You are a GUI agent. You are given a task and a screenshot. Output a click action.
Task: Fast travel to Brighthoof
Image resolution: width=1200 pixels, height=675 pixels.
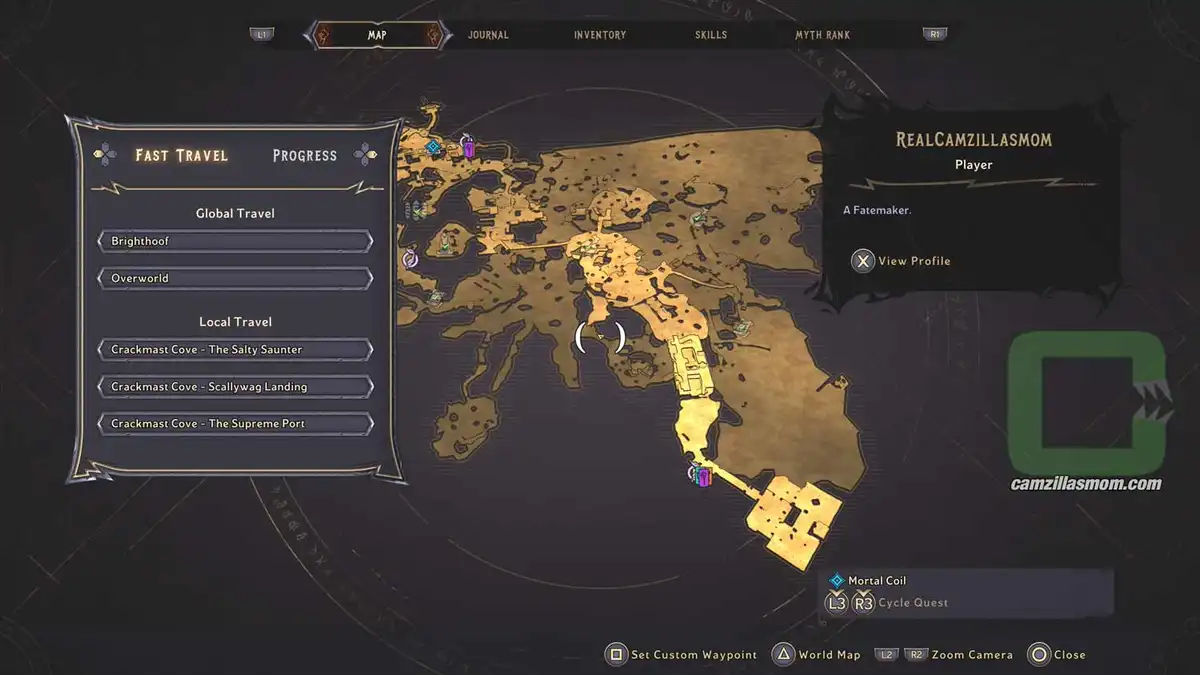point(236,242)
